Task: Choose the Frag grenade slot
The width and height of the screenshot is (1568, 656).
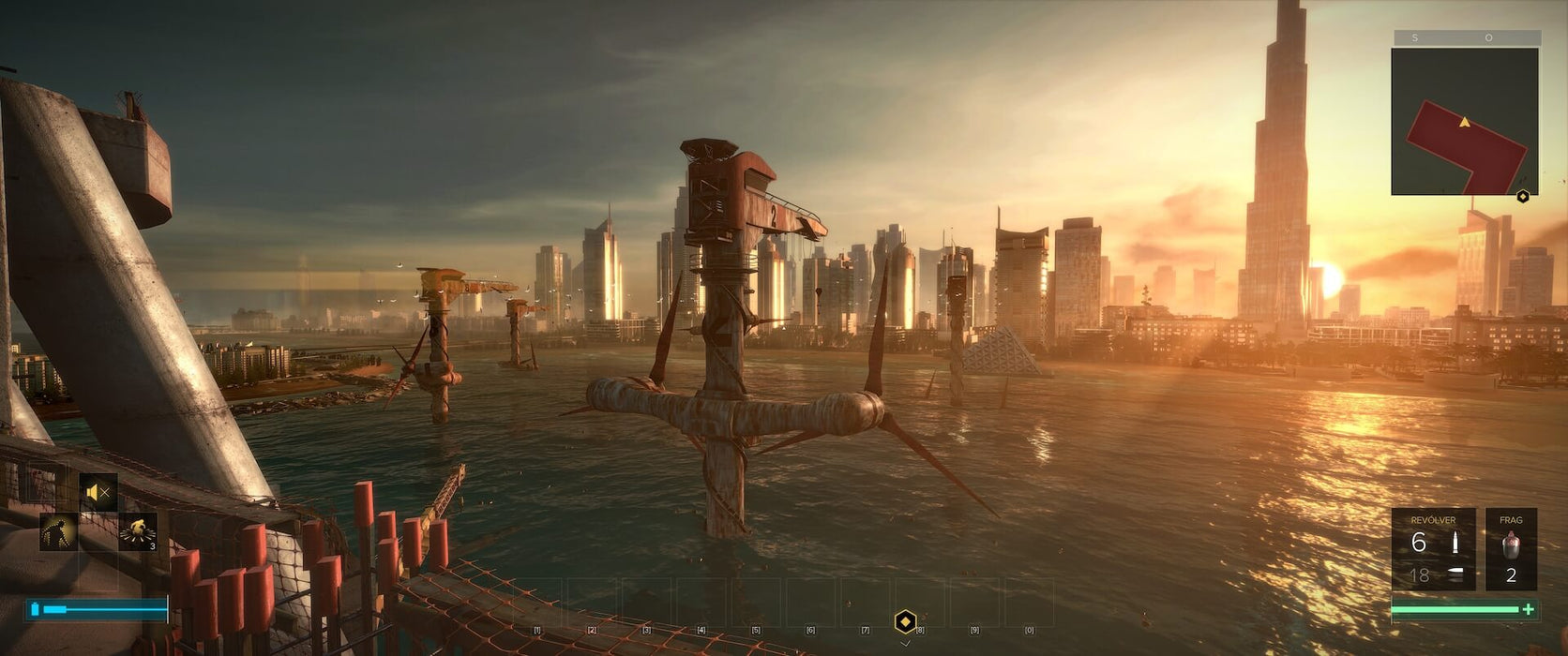Action: (x=1510, y=549)
